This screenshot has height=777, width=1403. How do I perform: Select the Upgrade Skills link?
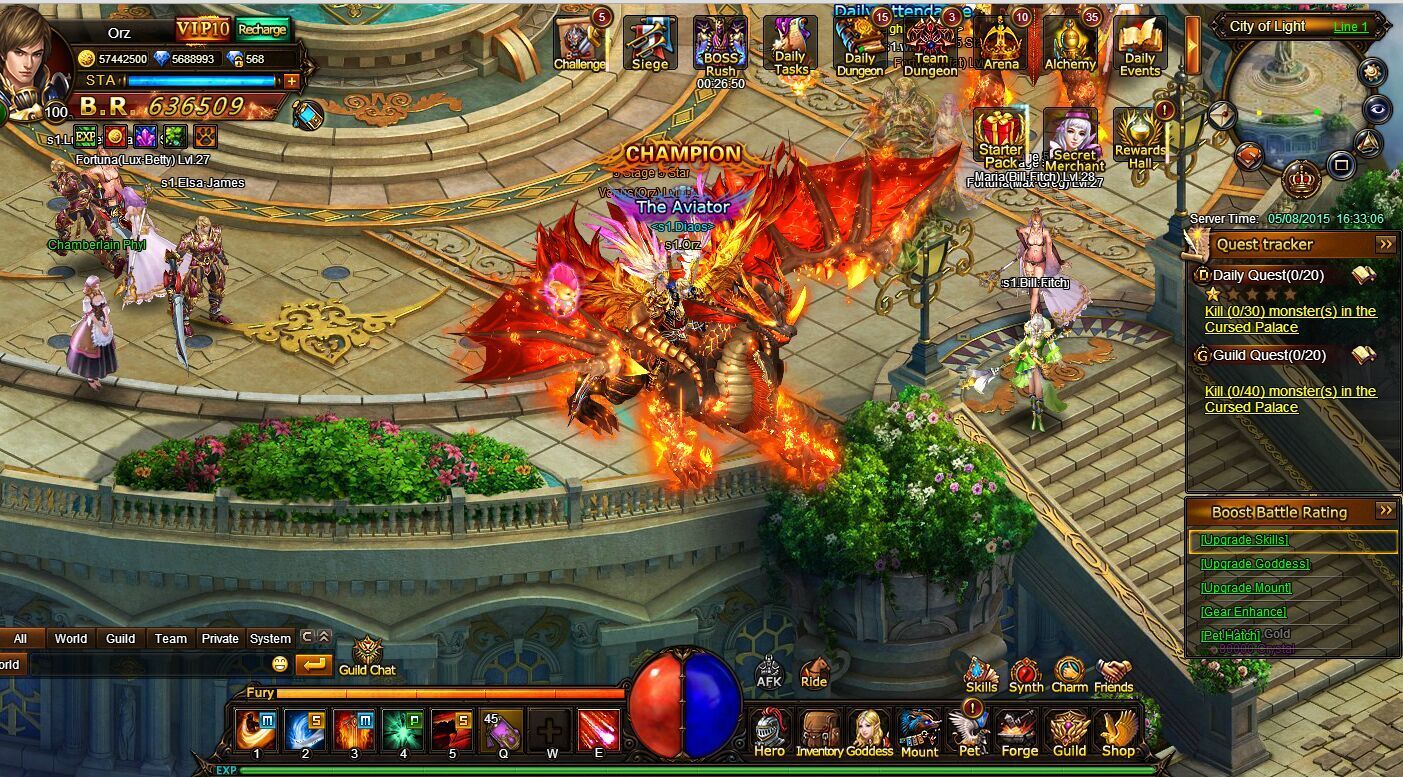[1244, 540]
